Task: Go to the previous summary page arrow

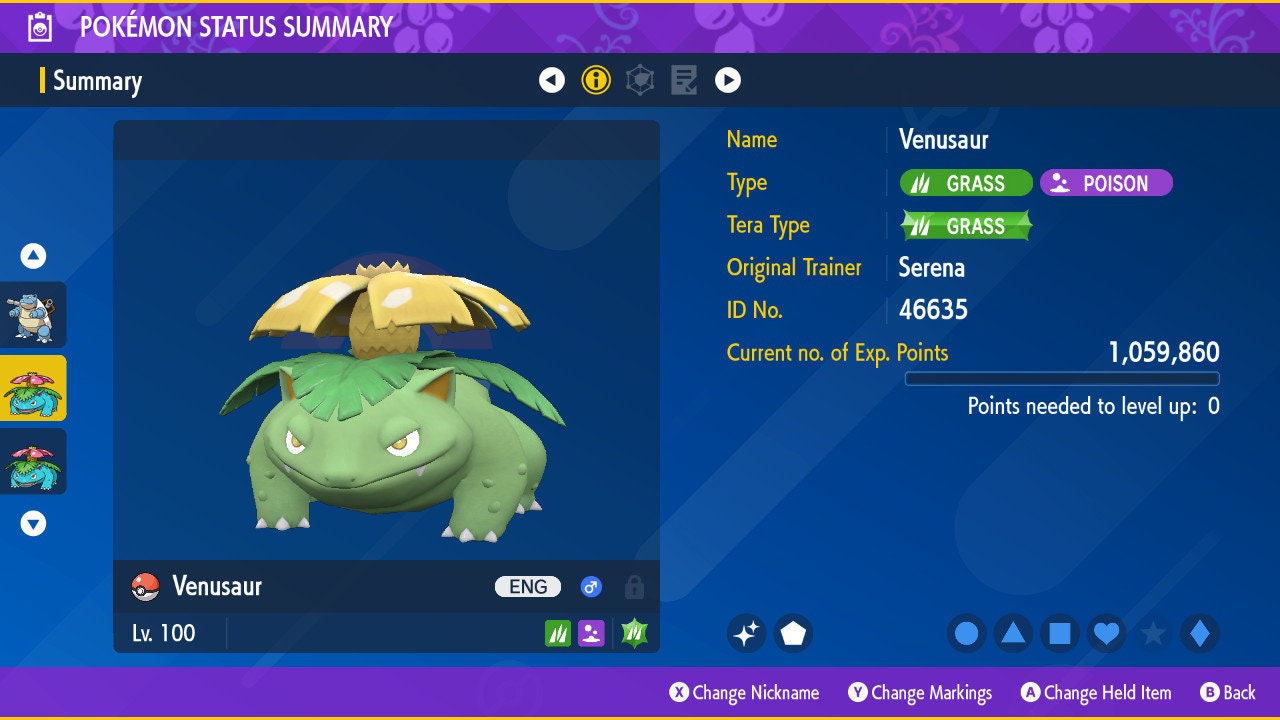Action: pos(552,80)
